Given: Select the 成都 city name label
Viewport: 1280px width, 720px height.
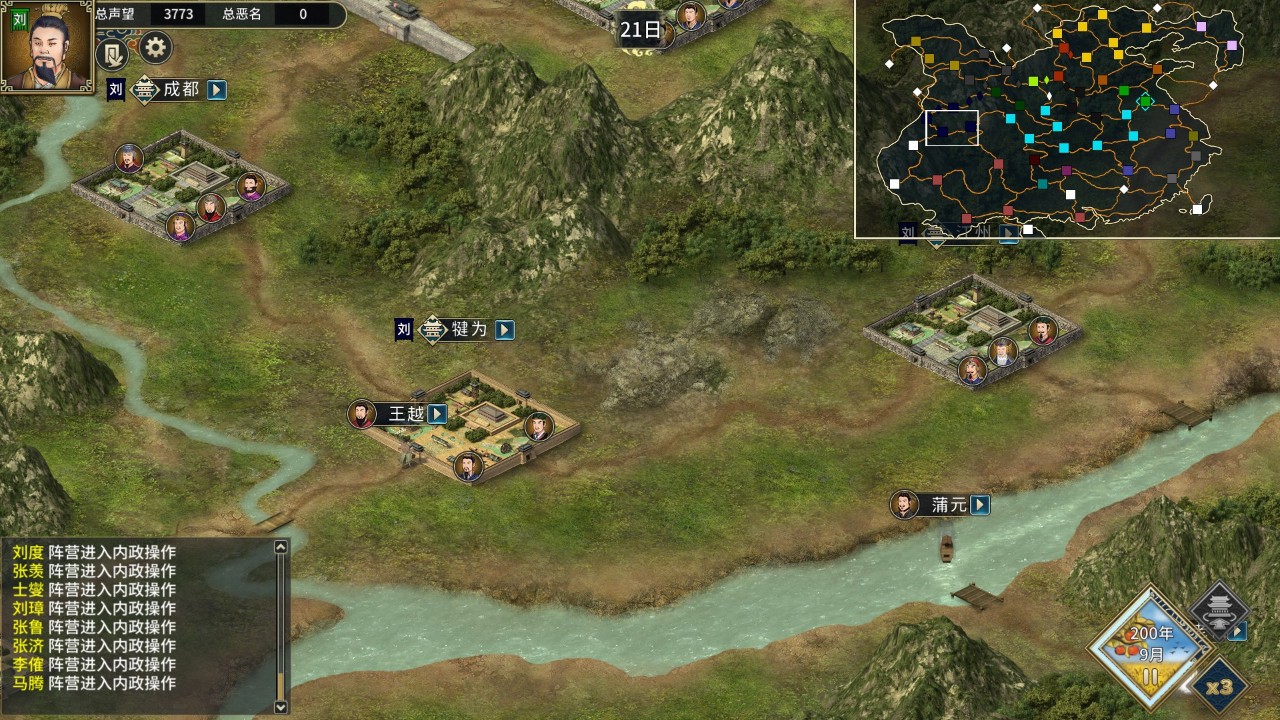Looking at the screenshot, I should click(x=180, y=90).
